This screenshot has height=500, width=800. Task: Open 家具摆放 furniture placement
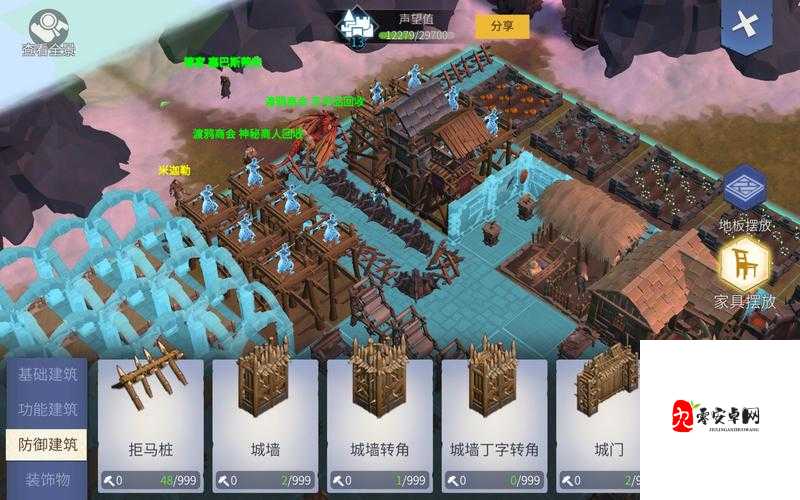pyautogui.click(x=745, y=273)
